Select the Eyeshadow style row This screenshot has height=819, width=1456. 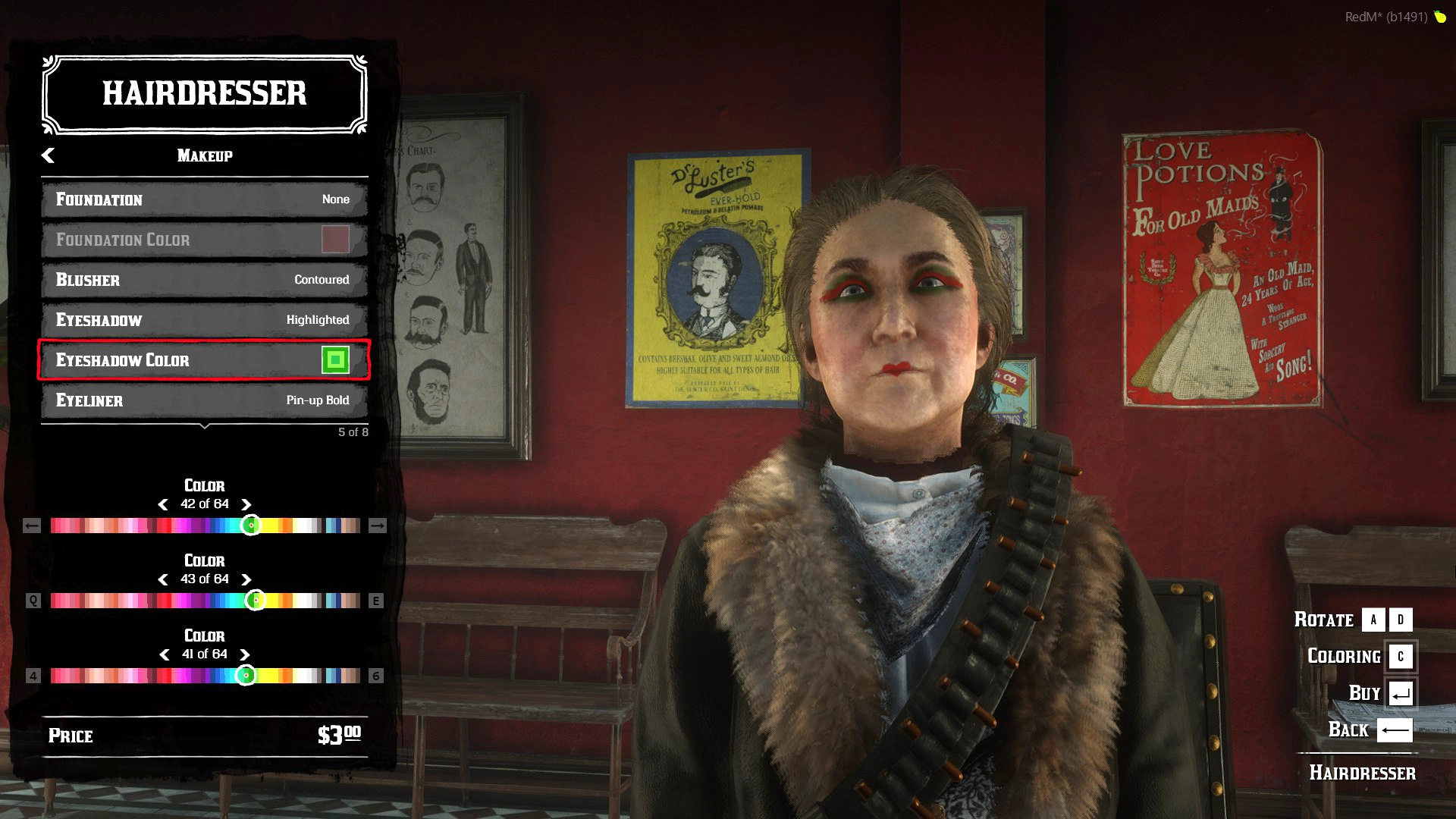click(204, 320)
